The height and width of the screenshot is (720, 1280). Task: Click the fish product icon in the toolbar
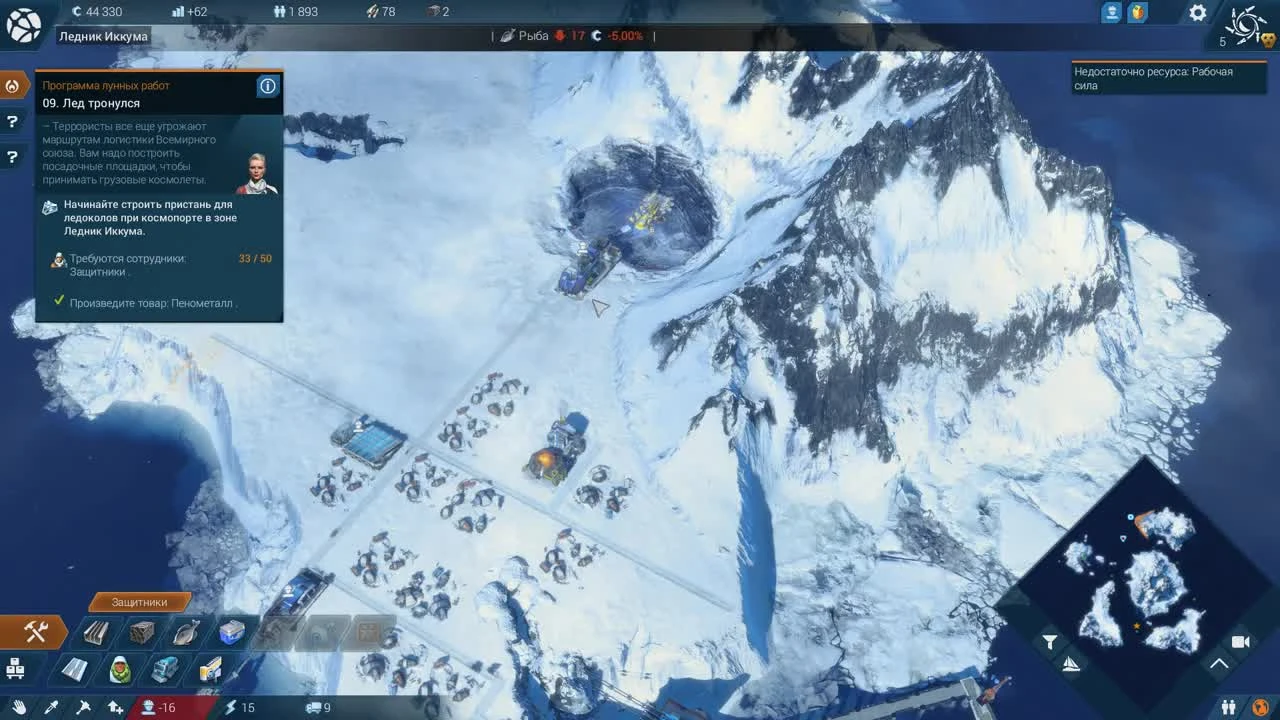pos(184,632)
